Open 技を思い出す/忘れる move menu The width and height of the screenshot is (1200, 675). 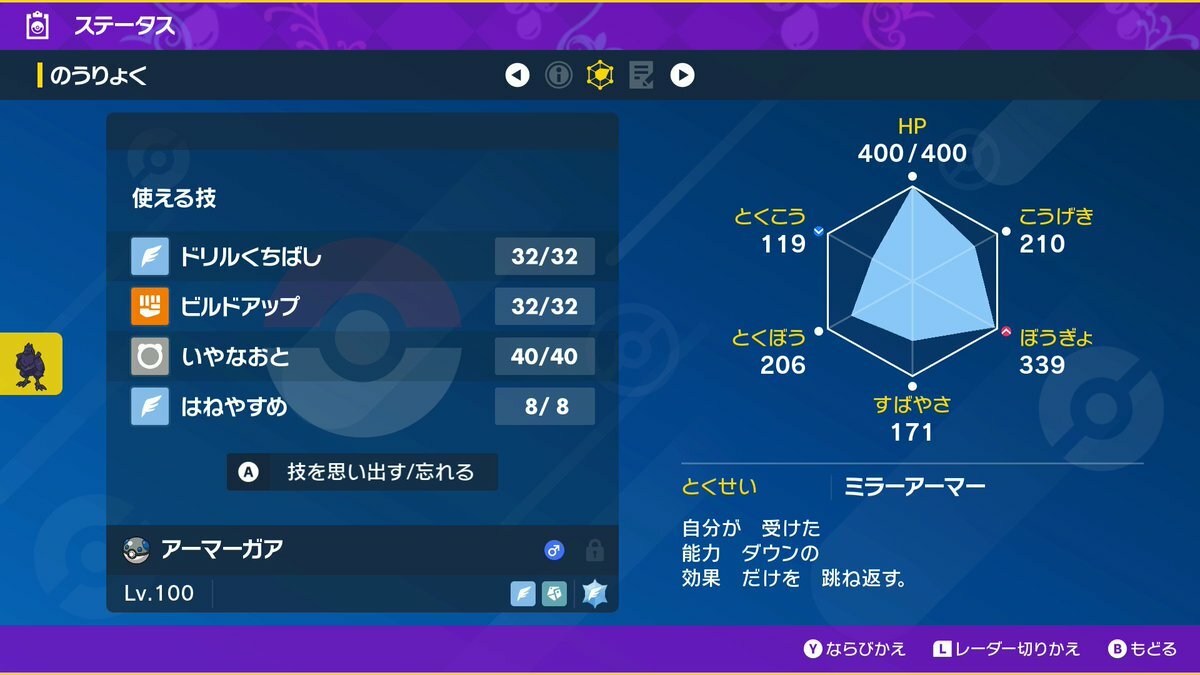click(x=362, y=472)
